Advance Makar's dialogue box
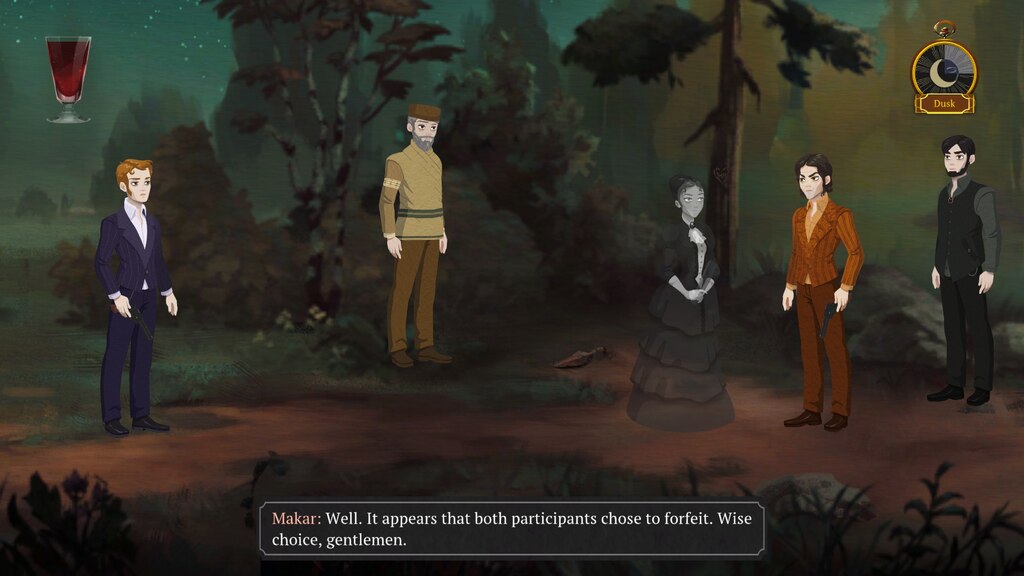1024x576 pixels. [x=511, y=529]
